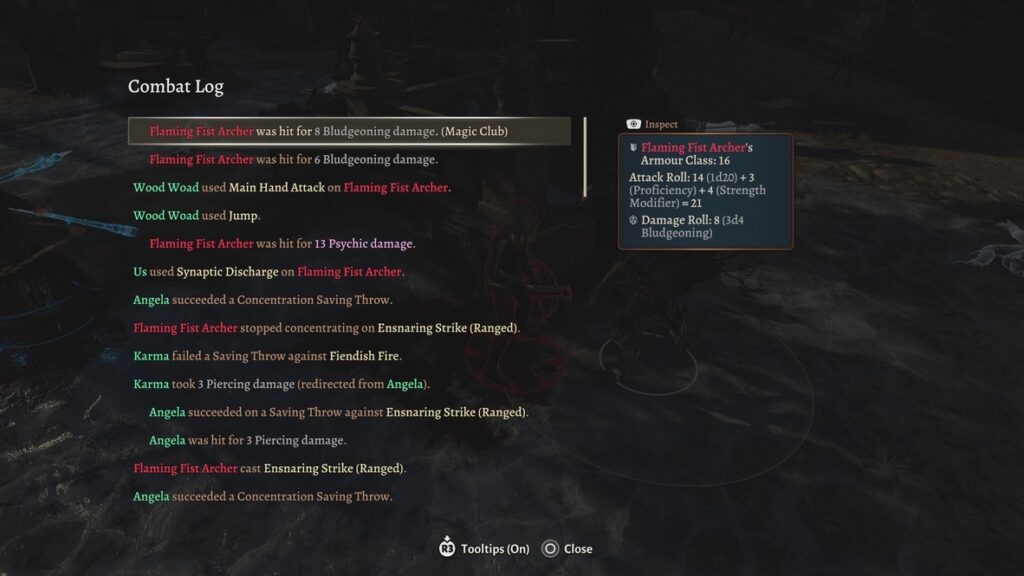The image size is (1024, 576).
Task: Select the Us used Synaptic Discharge entry
Action: coord(269,272)
